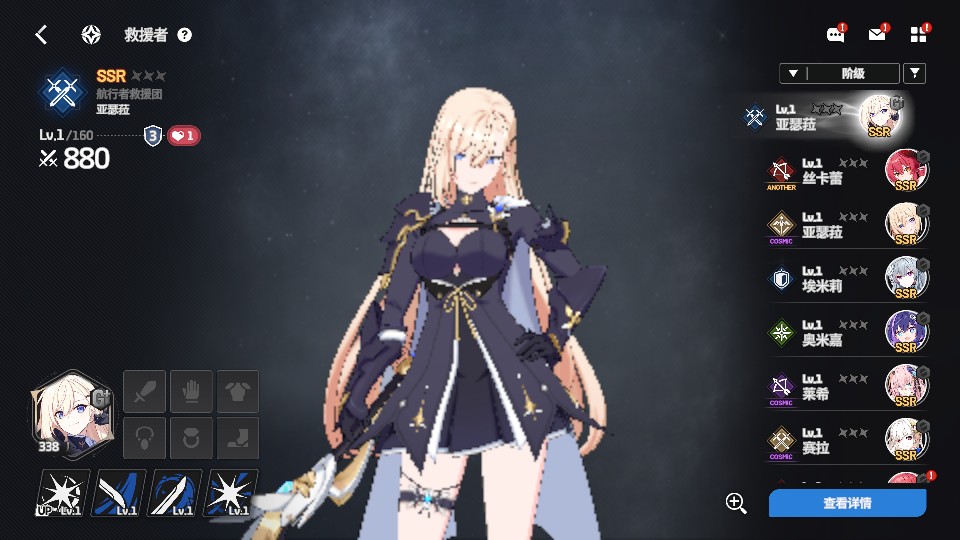Open the glove equipment slot

[x=191, y=391]
